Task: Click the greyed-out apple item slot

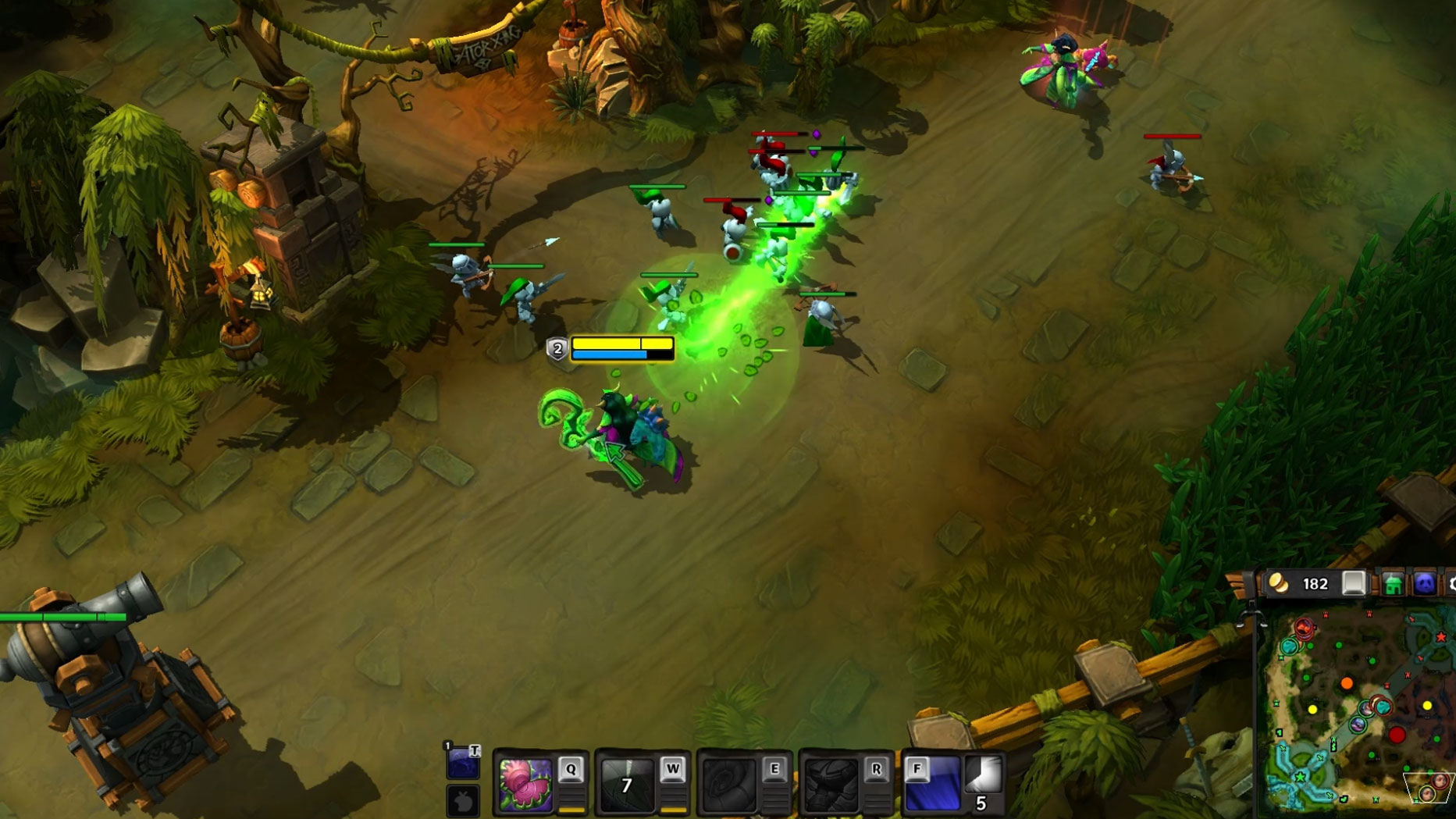Action: pyautogui.click(x=463, y=801)
